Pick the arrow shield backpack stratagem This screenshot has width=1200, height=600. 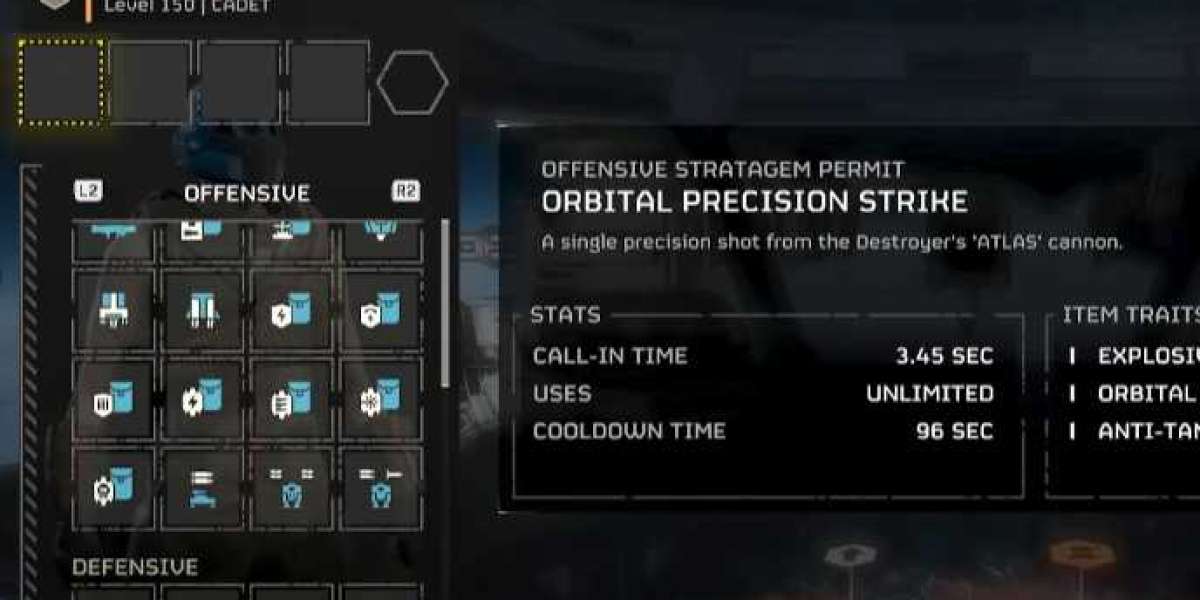coord(381,312)
